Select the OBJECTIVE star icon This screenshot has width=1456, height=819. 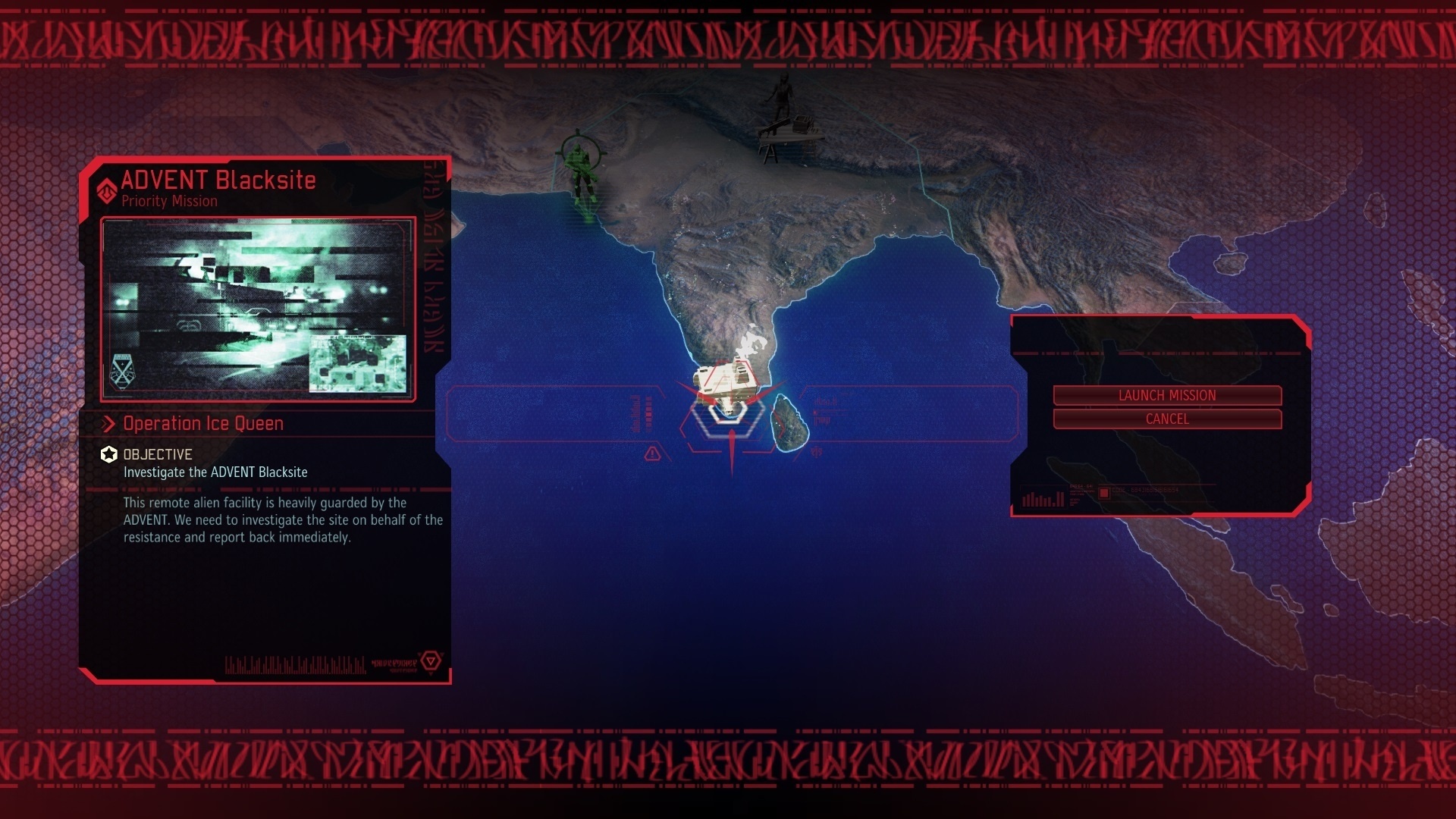[x=108, y=455]
